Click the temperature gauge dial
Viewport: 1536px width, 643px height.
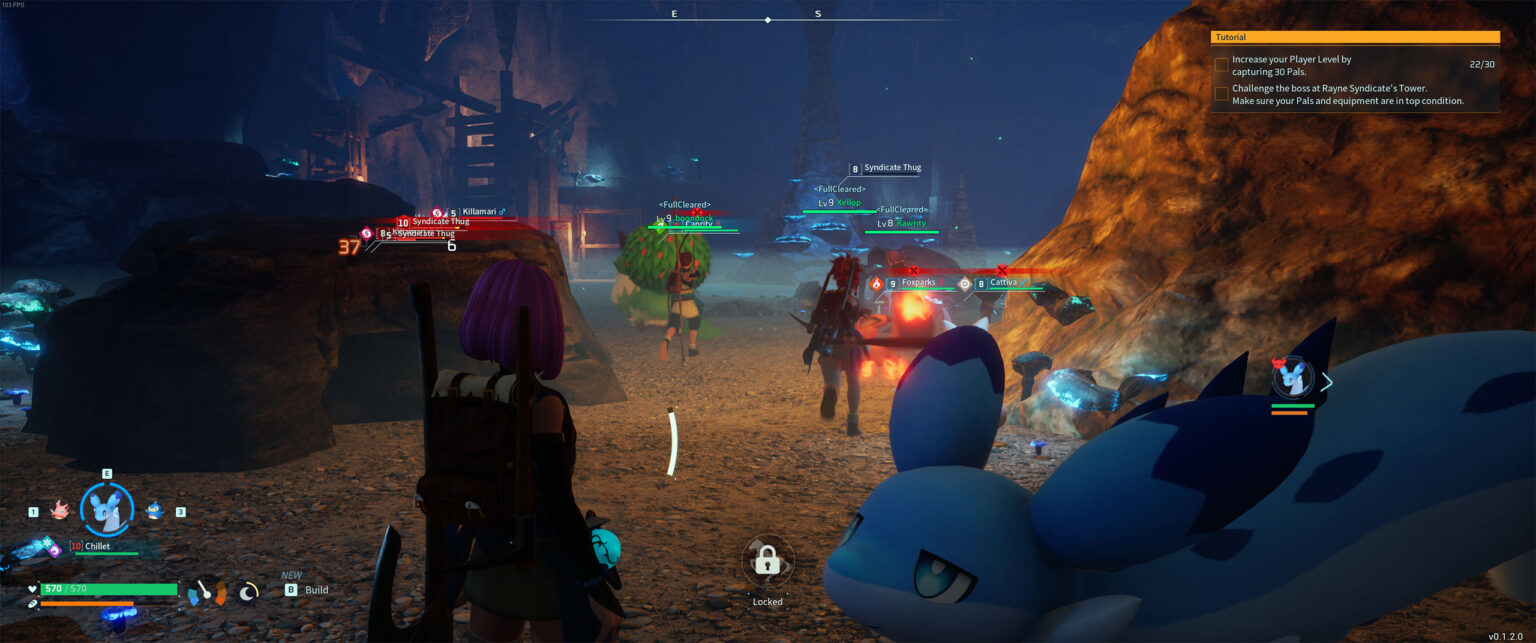coord(207,592)
